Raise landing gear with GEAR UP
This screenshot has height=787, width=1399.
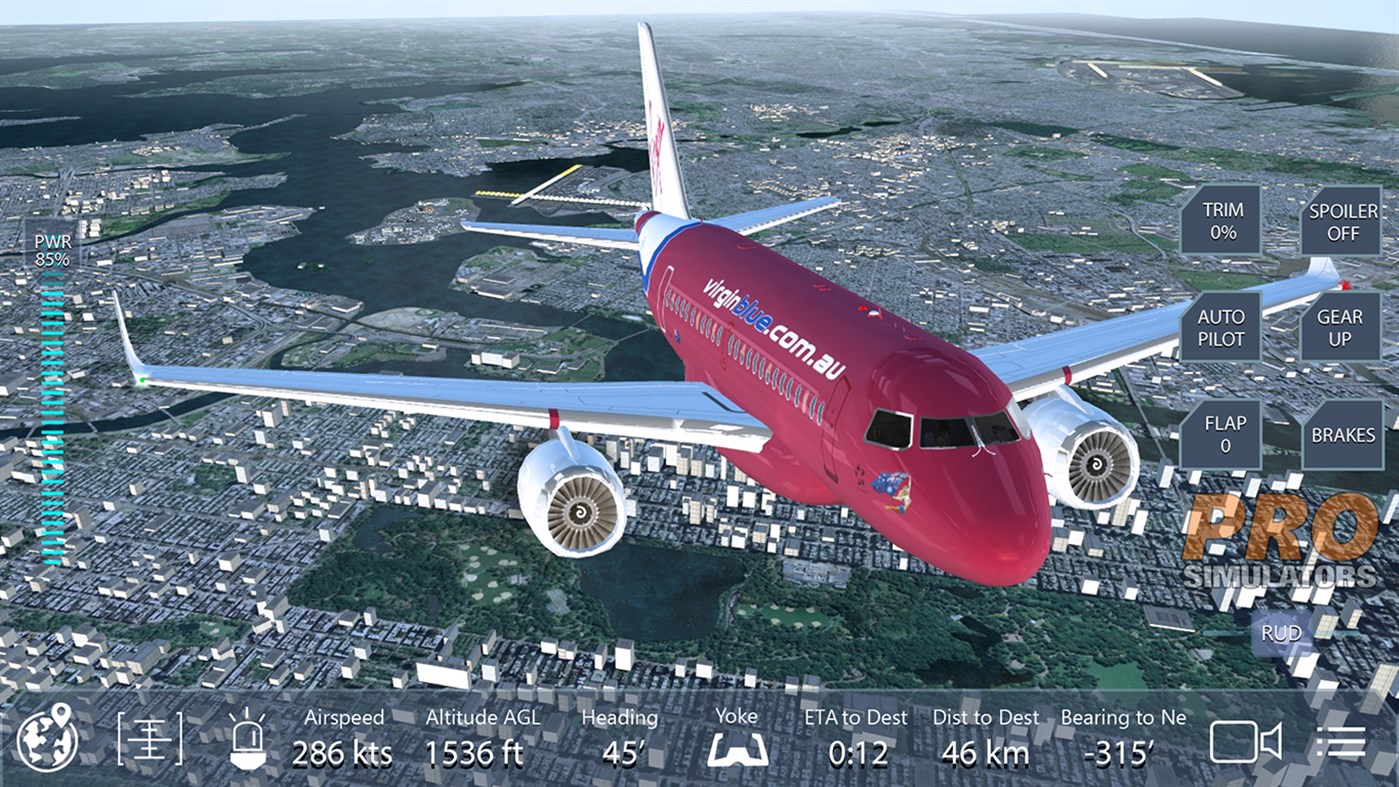(x=1342, y=326)
